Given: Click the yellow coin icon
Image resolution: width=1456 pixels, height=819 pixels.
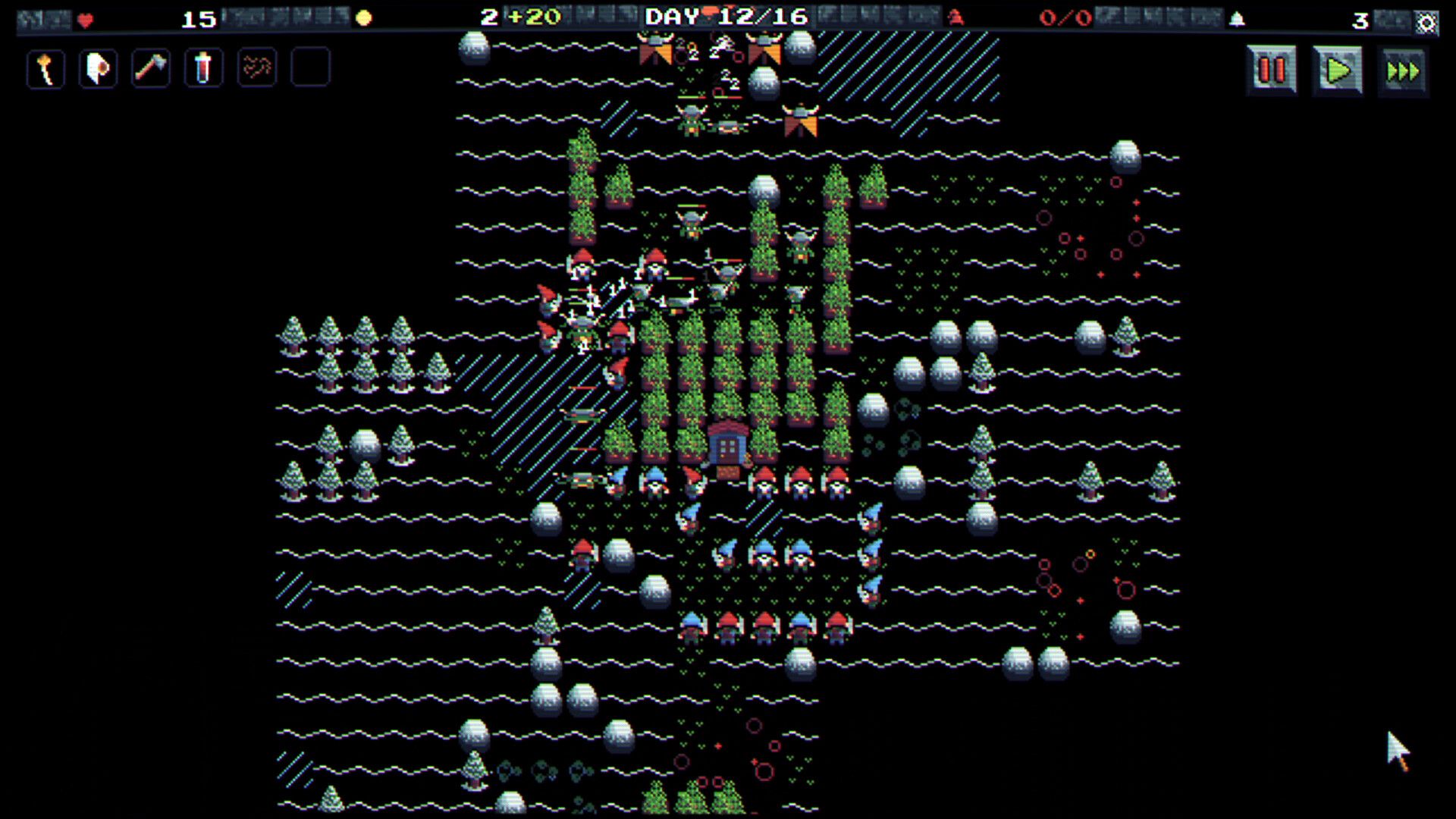Looking at the screenshot, I should [x=362, y=17].
